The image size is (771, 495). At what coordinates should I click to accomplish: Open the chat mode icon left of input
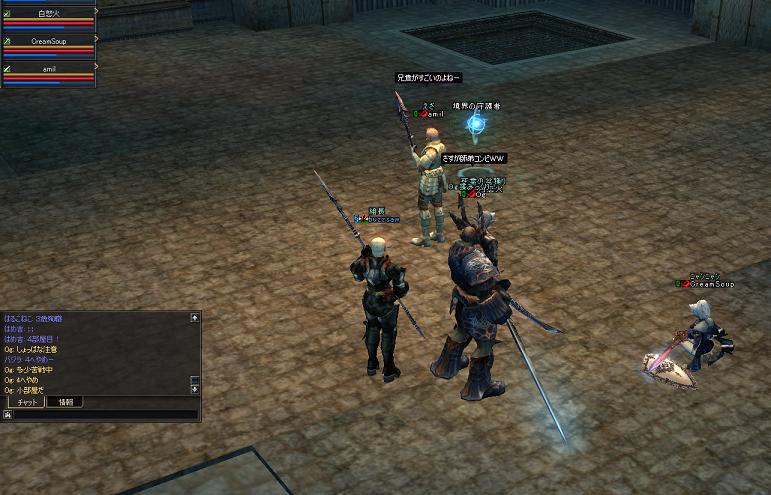click(x=7, y=414)
